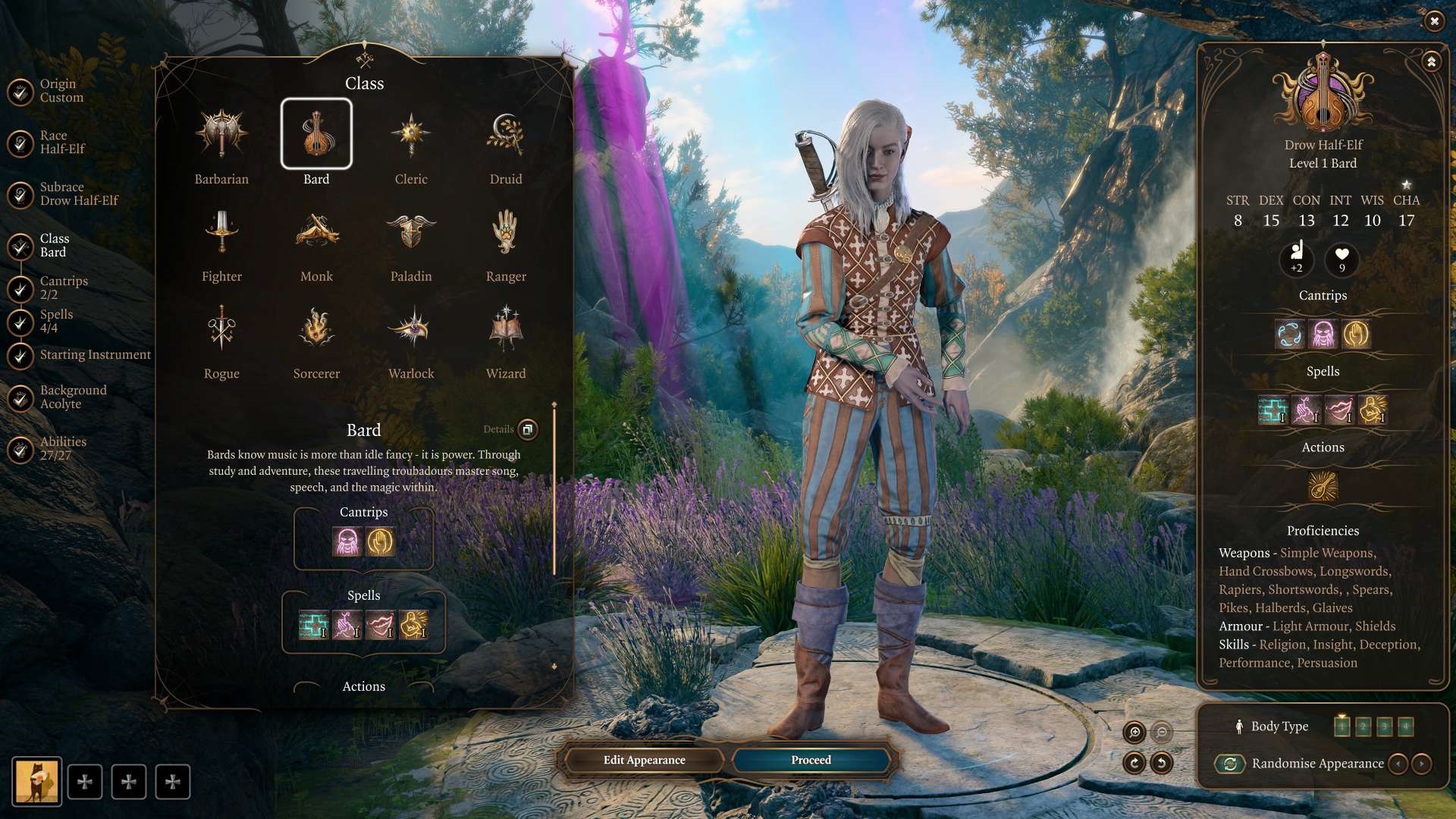Pick the Ranger class

click(506, 232)
